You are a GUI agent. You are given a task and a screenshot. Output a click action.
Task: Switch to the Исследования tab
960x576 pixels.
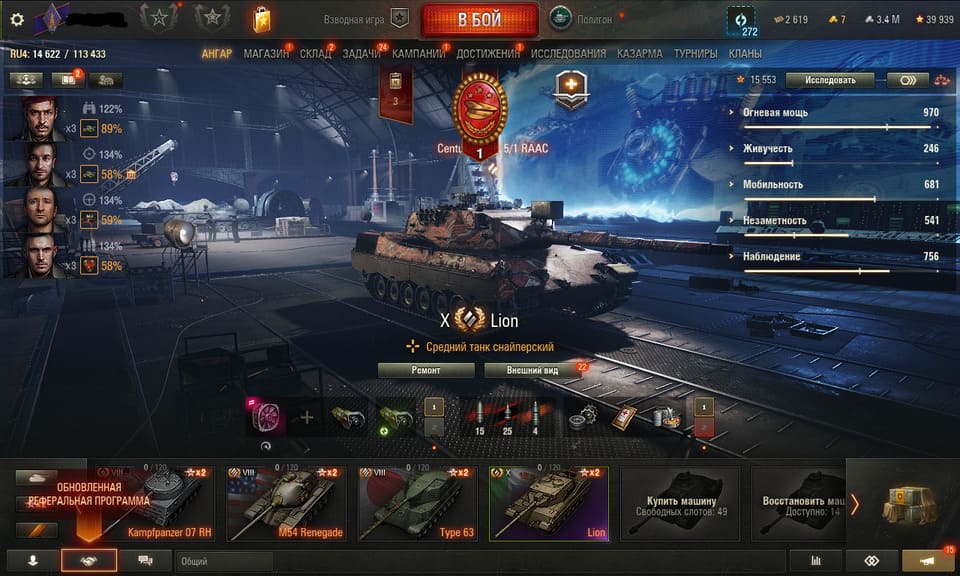coord(568,53)
